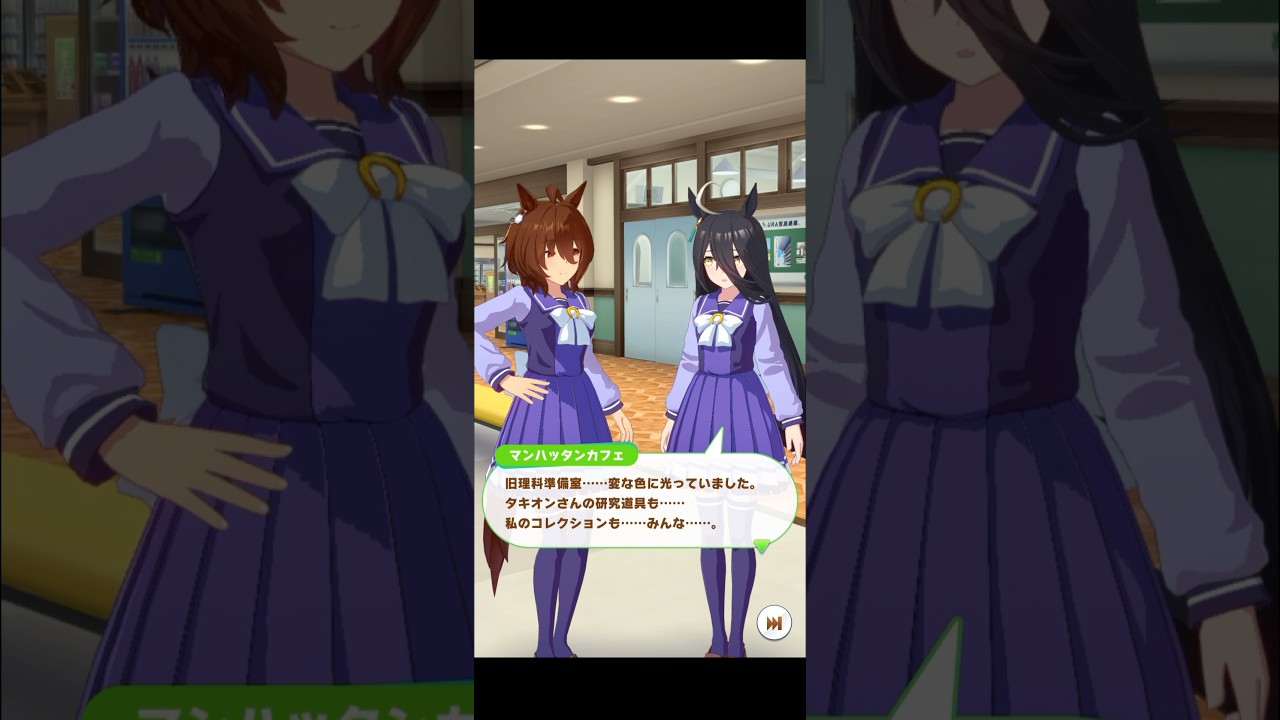Tap the fast-forward skip button

point(773,623)
